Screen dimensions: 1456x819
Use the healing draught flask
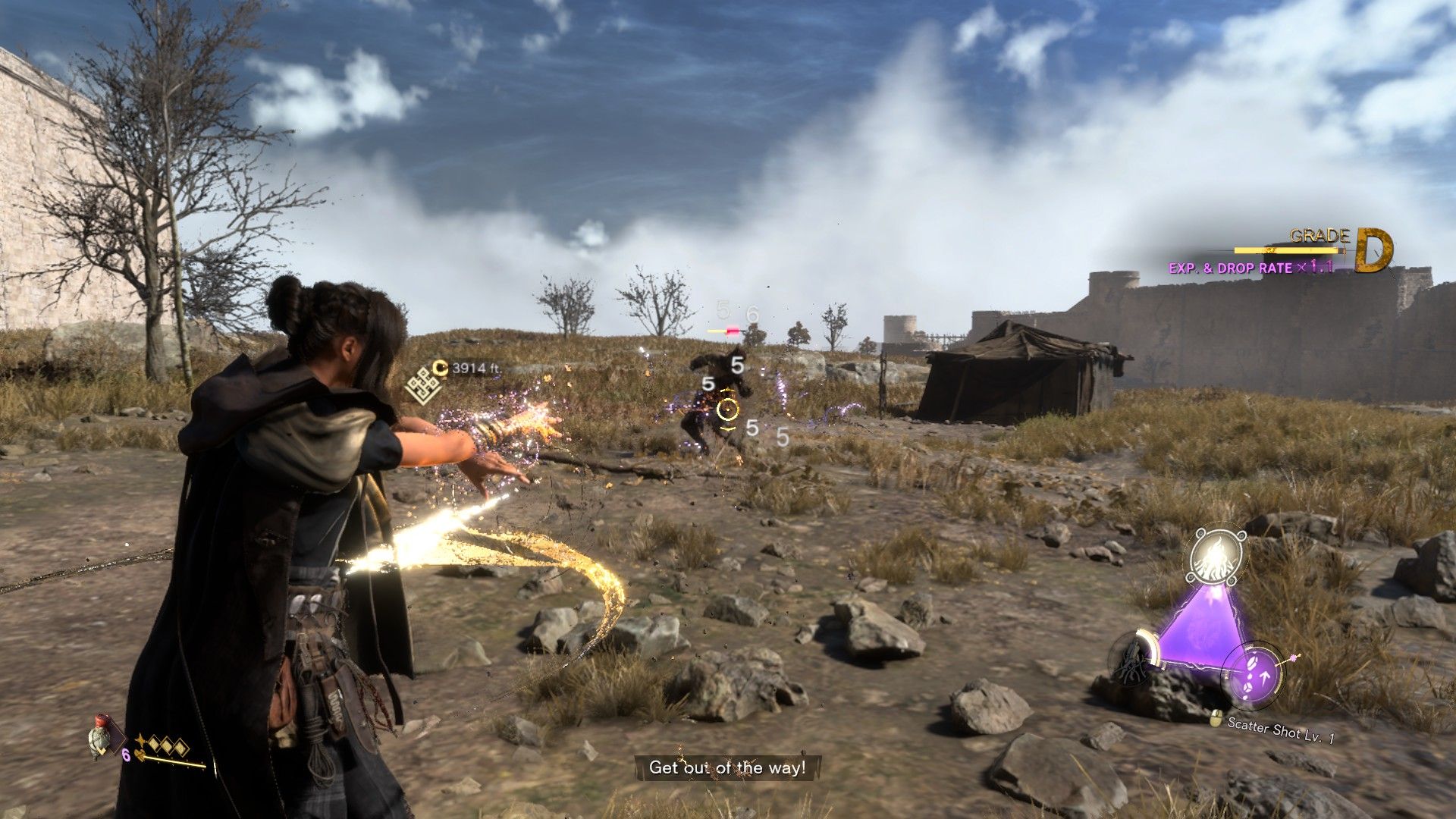click(x=100, y=736)
